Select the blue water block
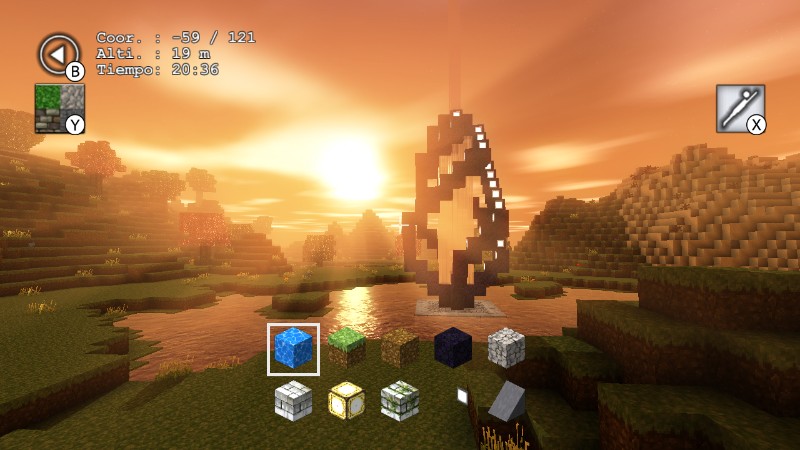Image resolution: width=800 pixels, height=450 pixels. pos(293,348)
